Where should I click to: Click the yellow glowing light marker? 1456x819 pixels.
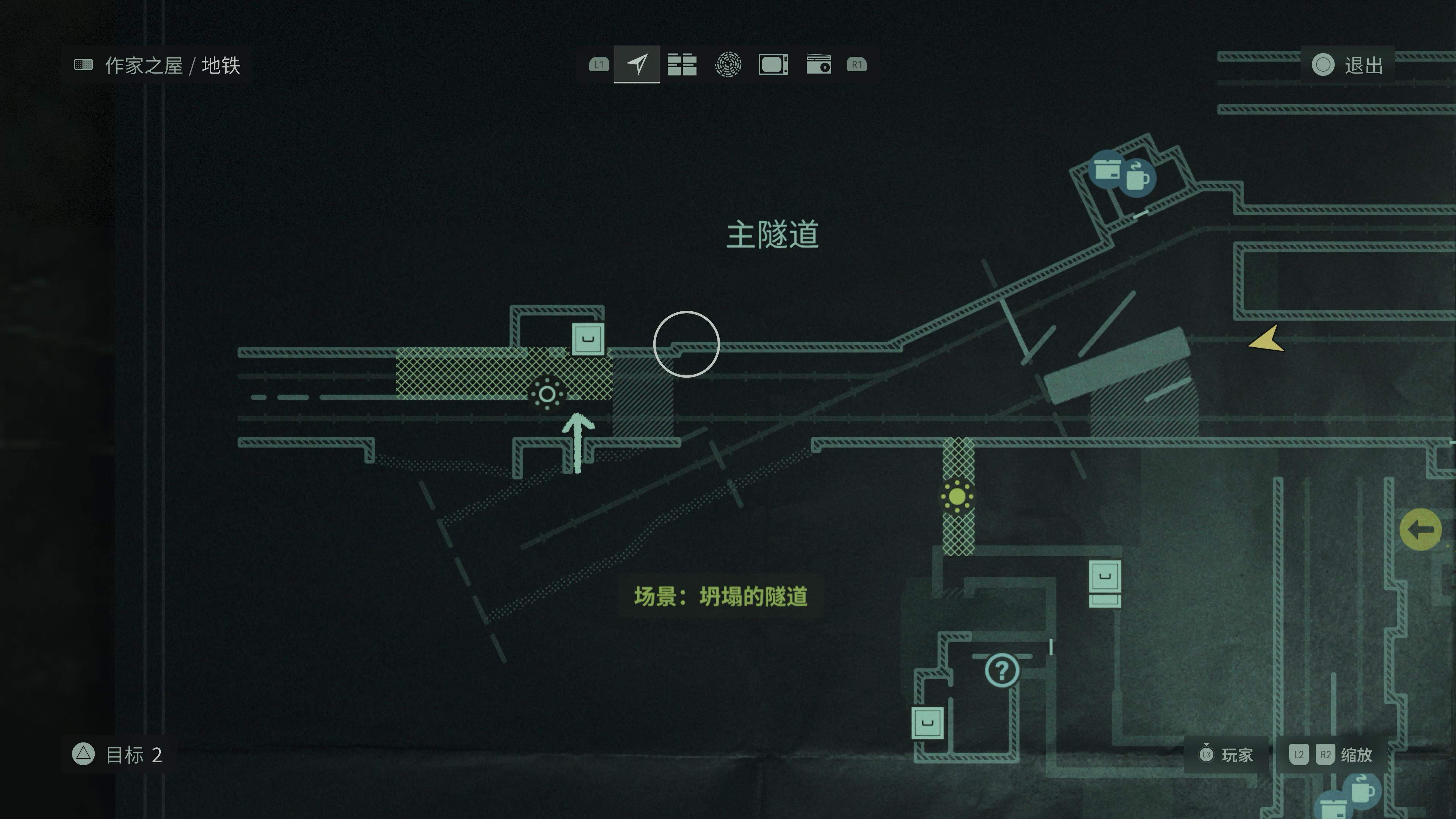click(957, 497)
